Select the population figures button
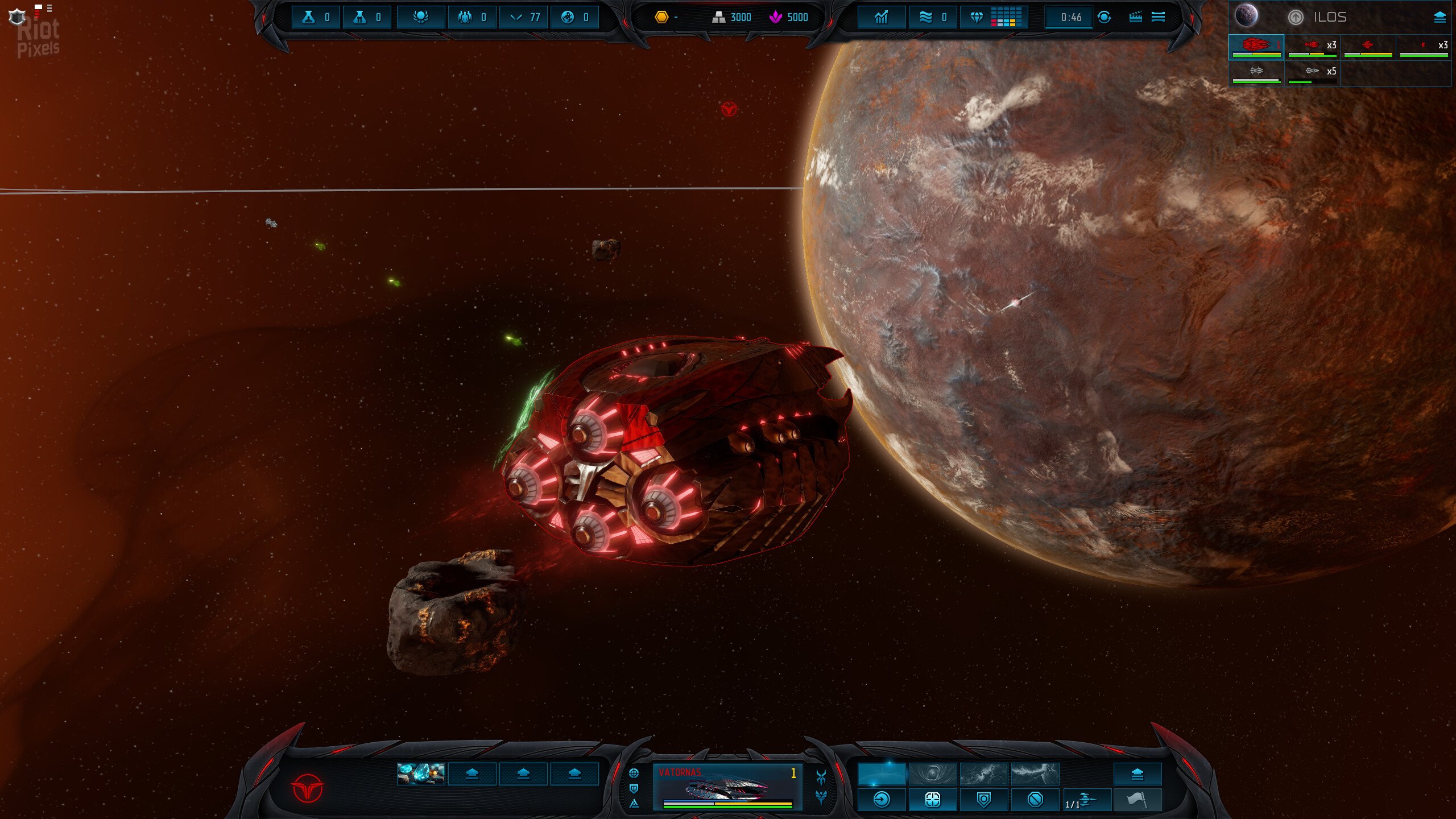This screenshot has height=819, width=1456. (472, 17)
